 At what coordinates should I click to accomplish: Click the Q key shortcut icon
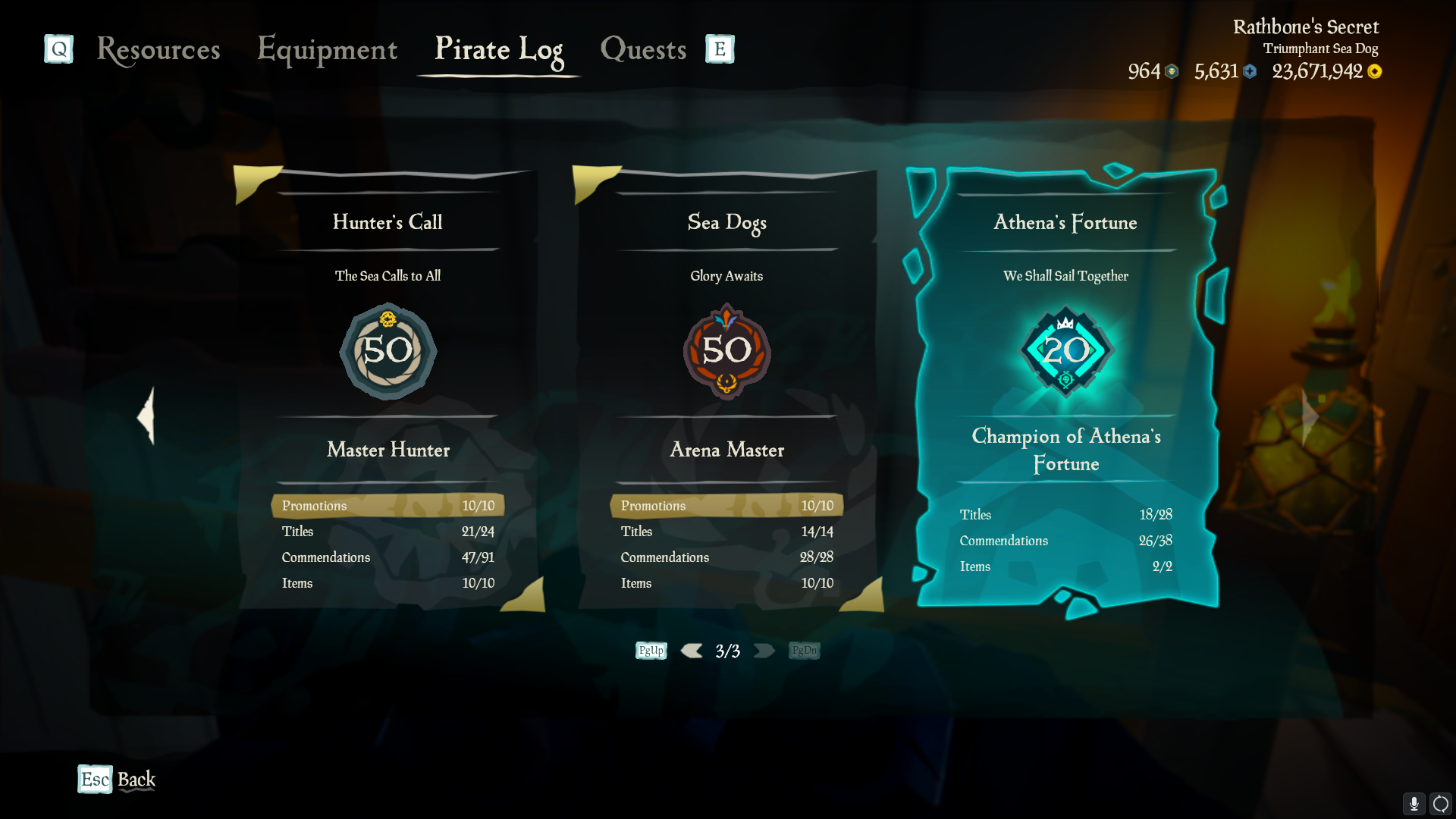click(58, 49)
